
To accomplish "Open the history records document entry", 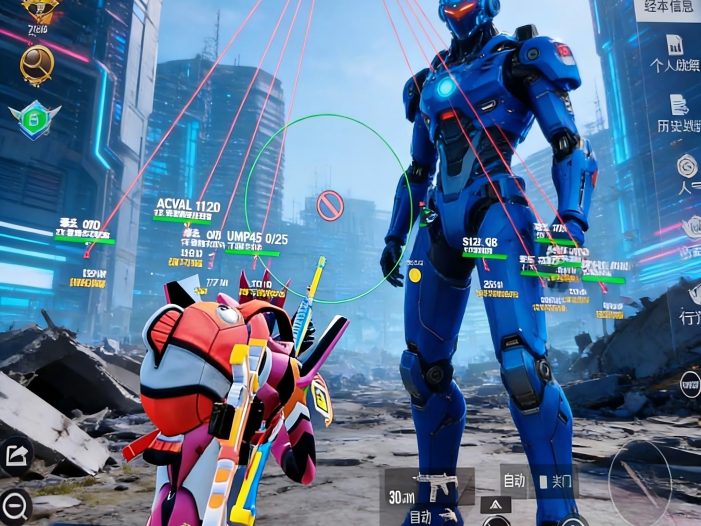I will (677, 114).
